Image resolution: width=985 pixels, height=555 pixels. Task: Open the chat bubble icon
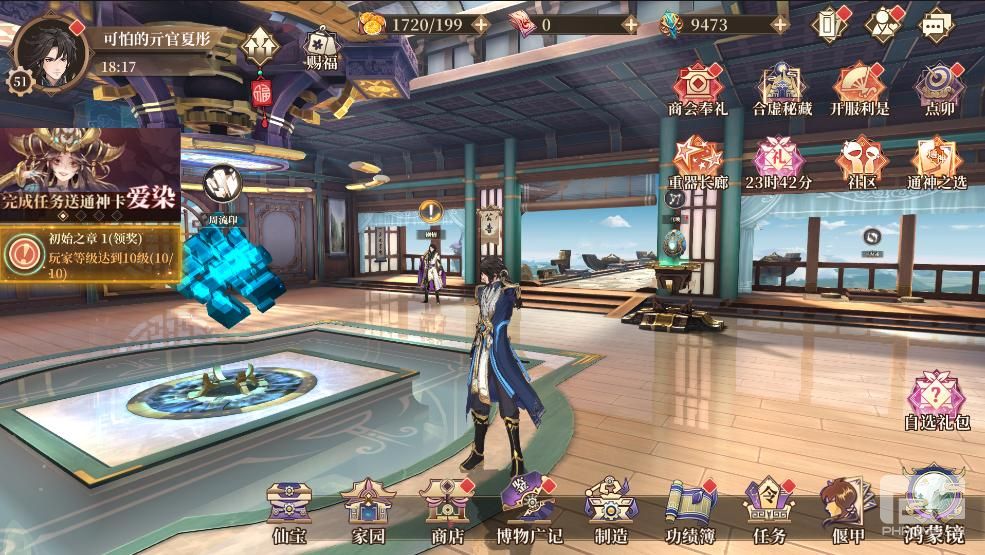pos(934,24)
